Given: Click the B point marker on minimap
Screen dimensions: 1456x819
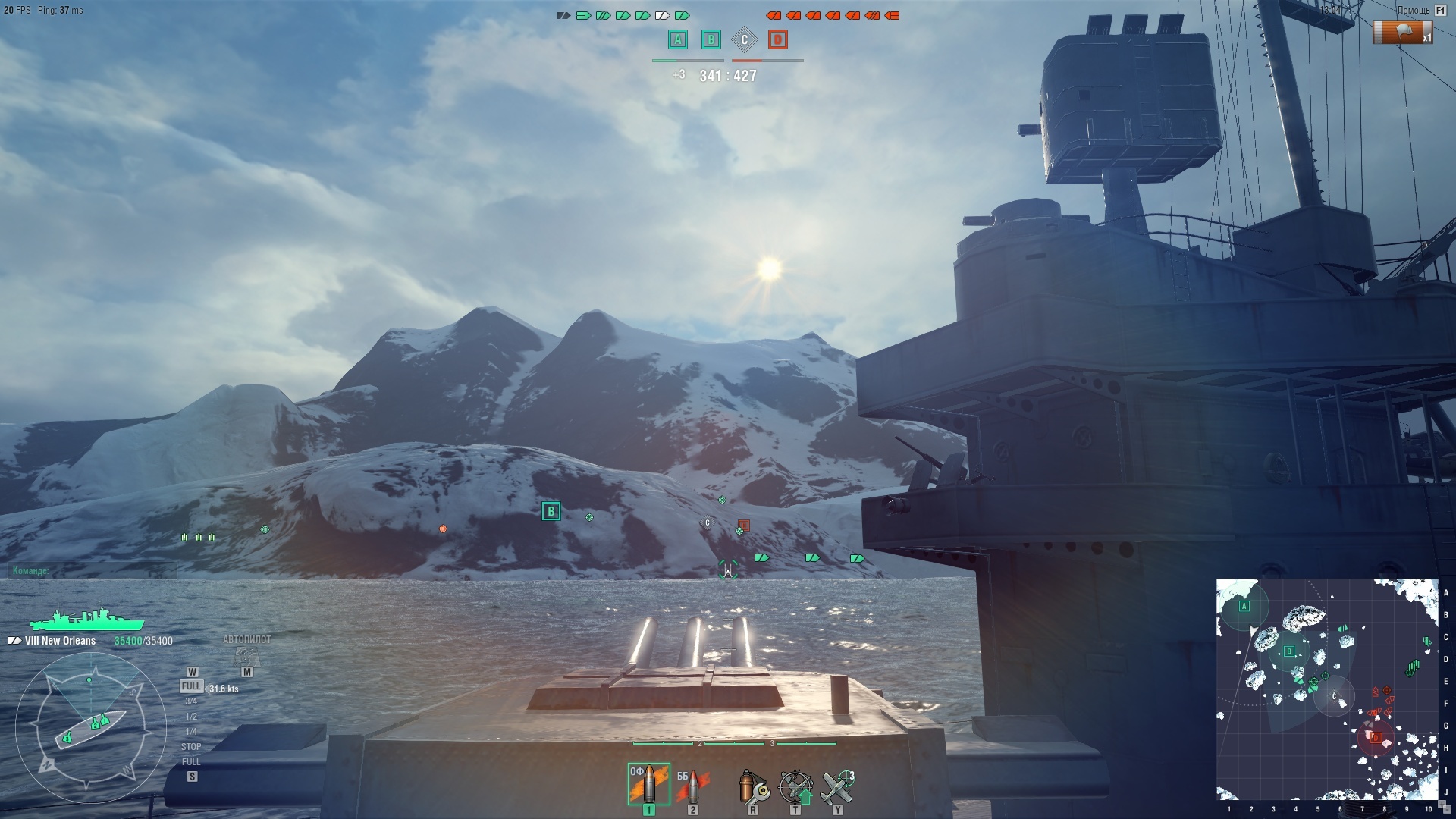Looking at the screenshot, I should (1288, 651).
